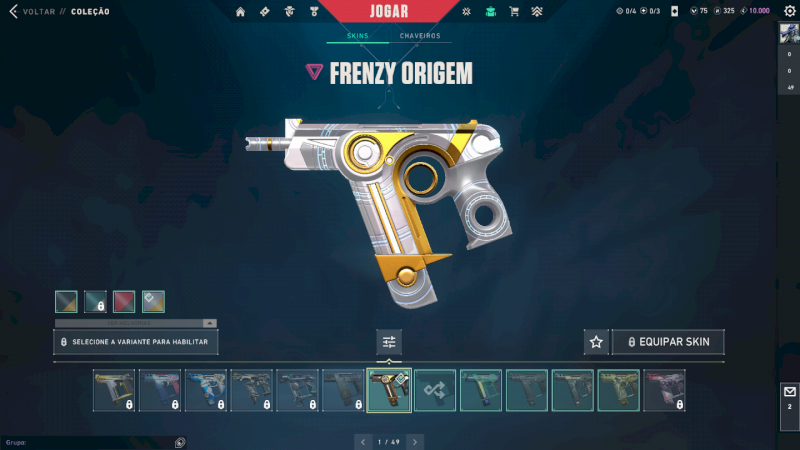
Task: Go to next skin page arrow
Action: click(x=415, y=441)
